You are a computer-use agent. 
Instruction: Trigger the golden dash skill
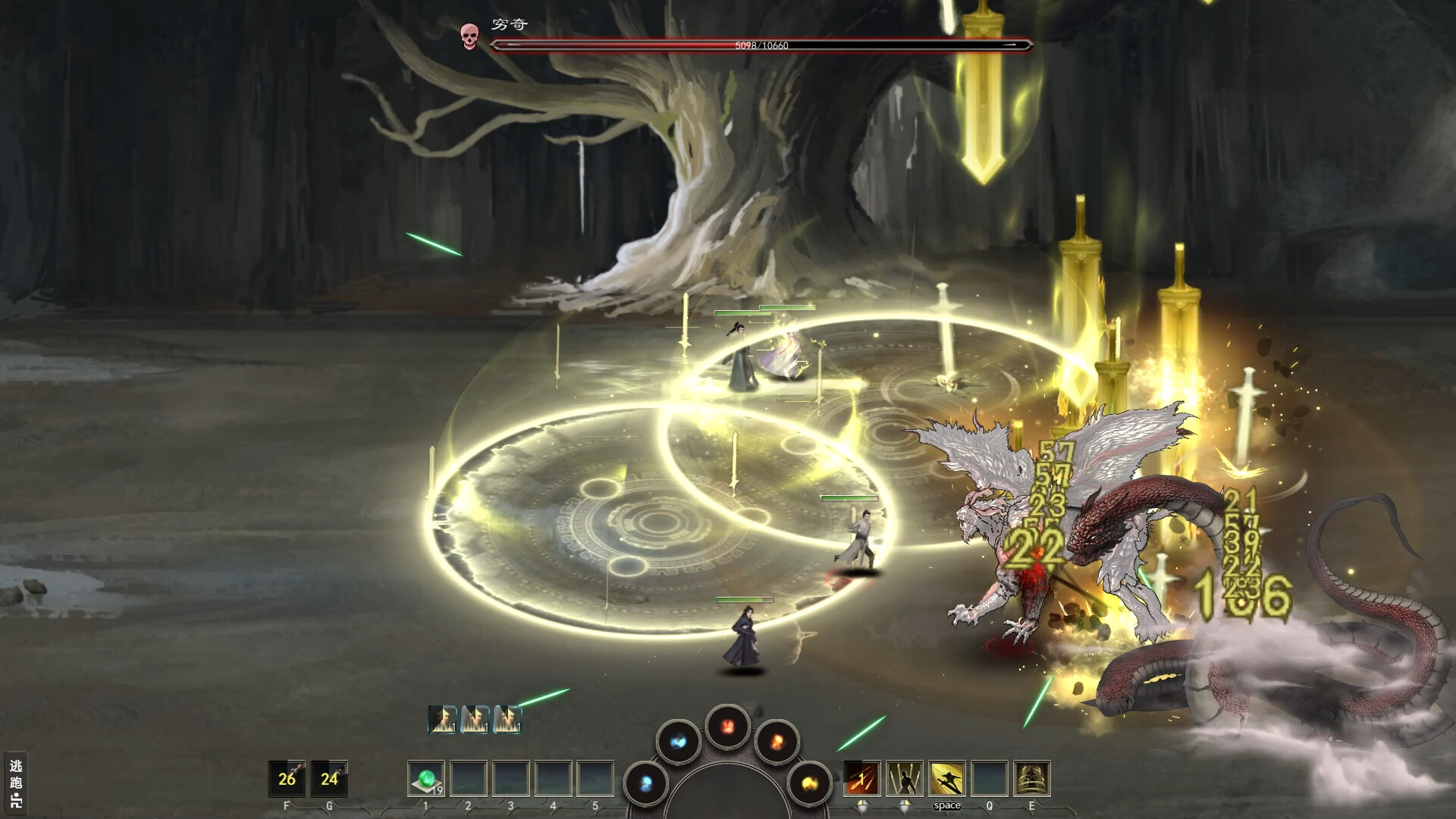click(947, 778)
